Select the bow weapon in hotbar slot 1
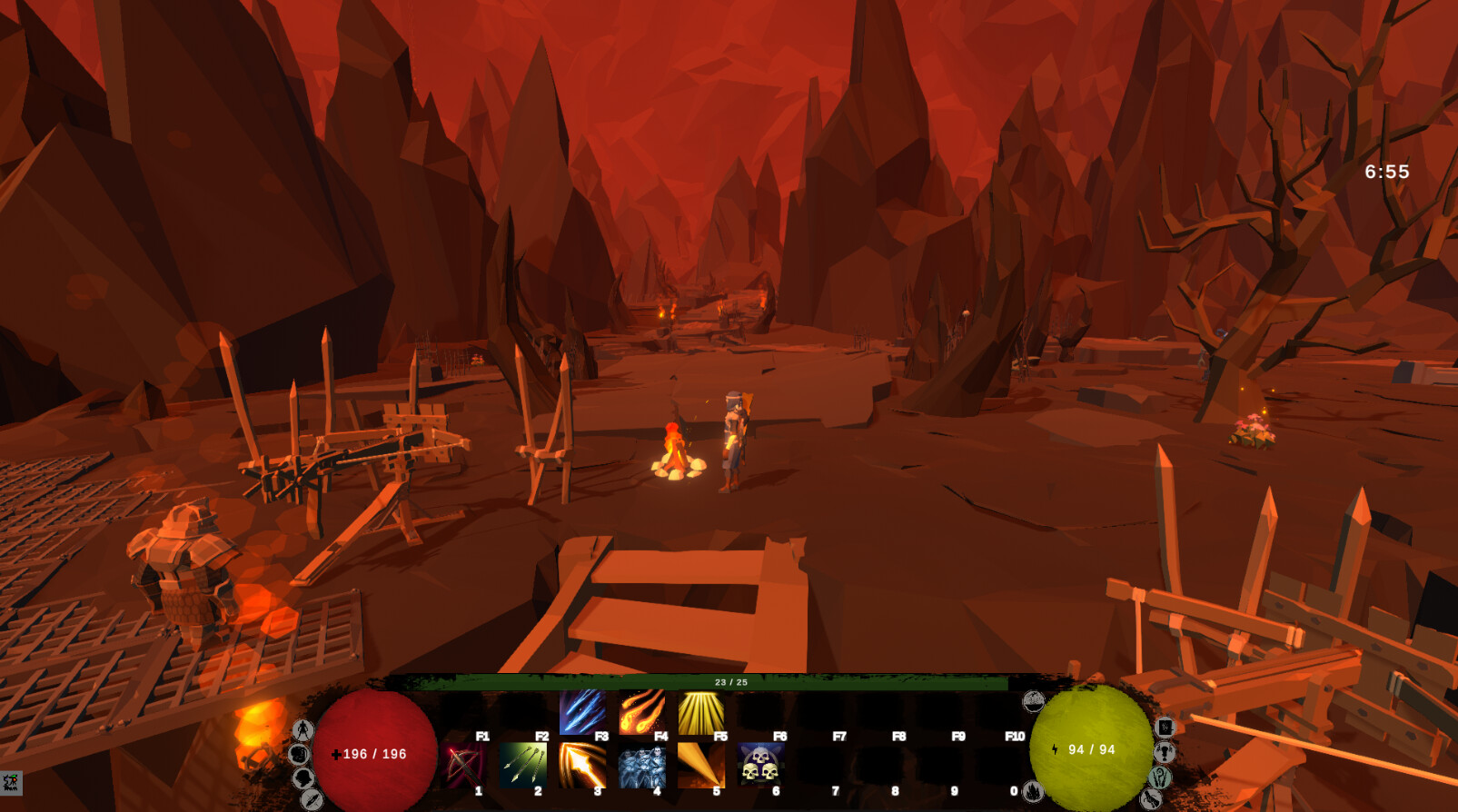This screenshot has height=812, width=1458. (465, 764)
